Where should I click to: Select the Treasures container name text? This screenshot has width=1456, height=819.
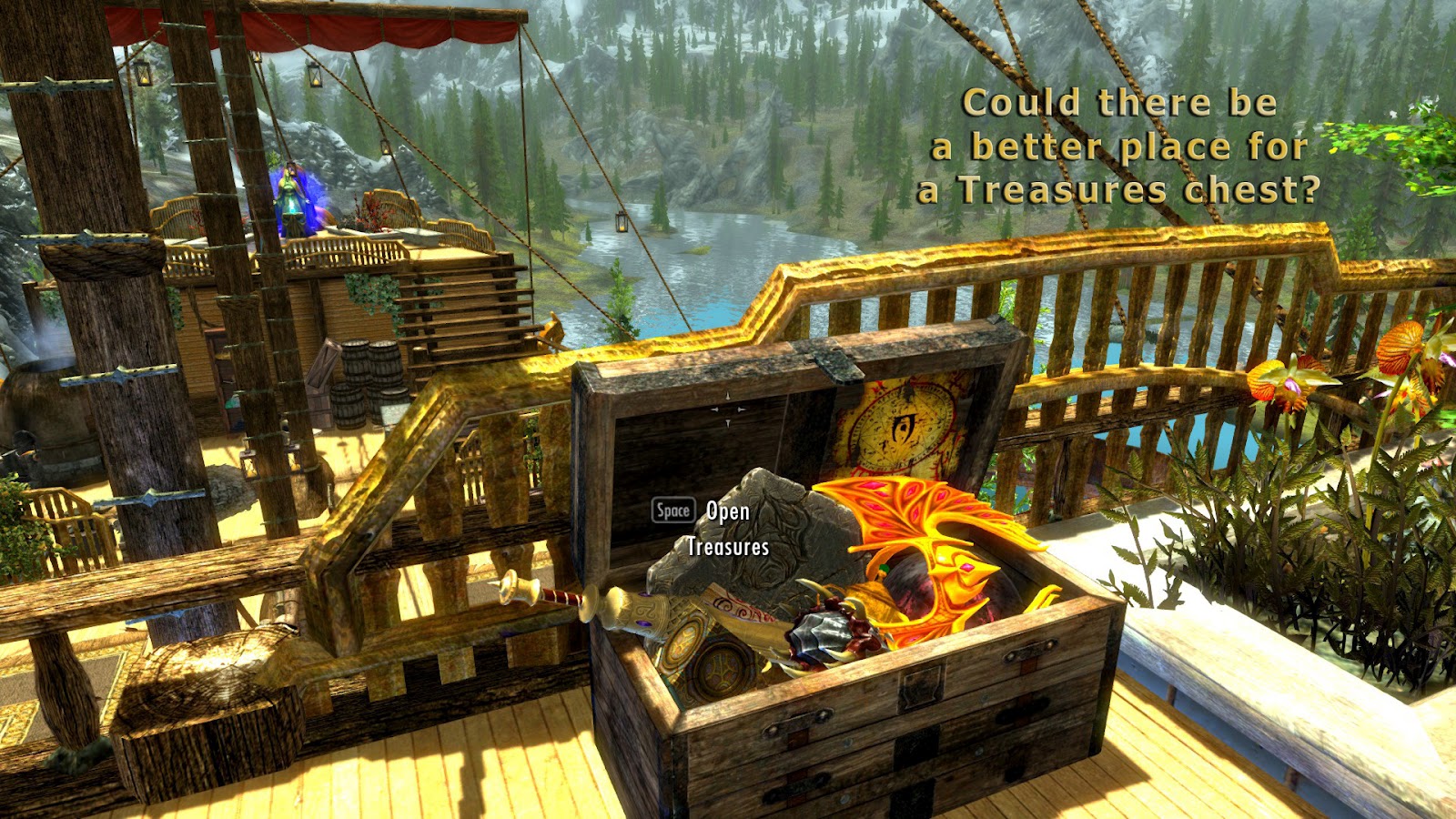click(x=728, y=548)
